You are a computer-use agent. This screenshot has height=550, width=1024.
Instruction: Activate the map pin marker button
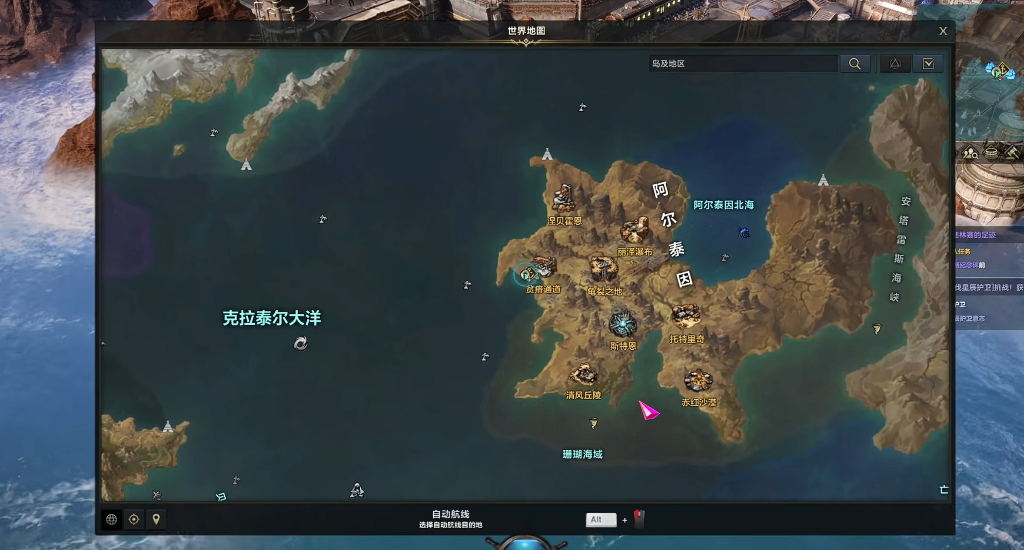(155, 519)
